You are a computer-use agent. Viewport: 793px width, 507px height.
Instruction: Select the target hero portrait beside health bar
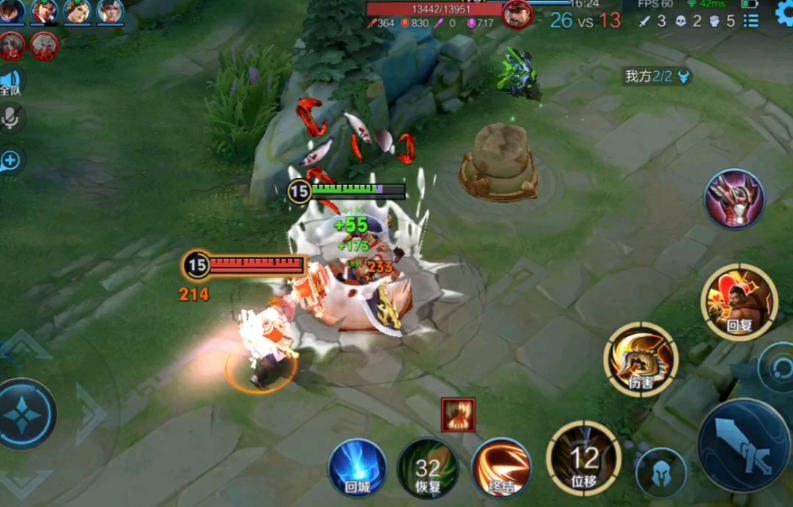517,14
